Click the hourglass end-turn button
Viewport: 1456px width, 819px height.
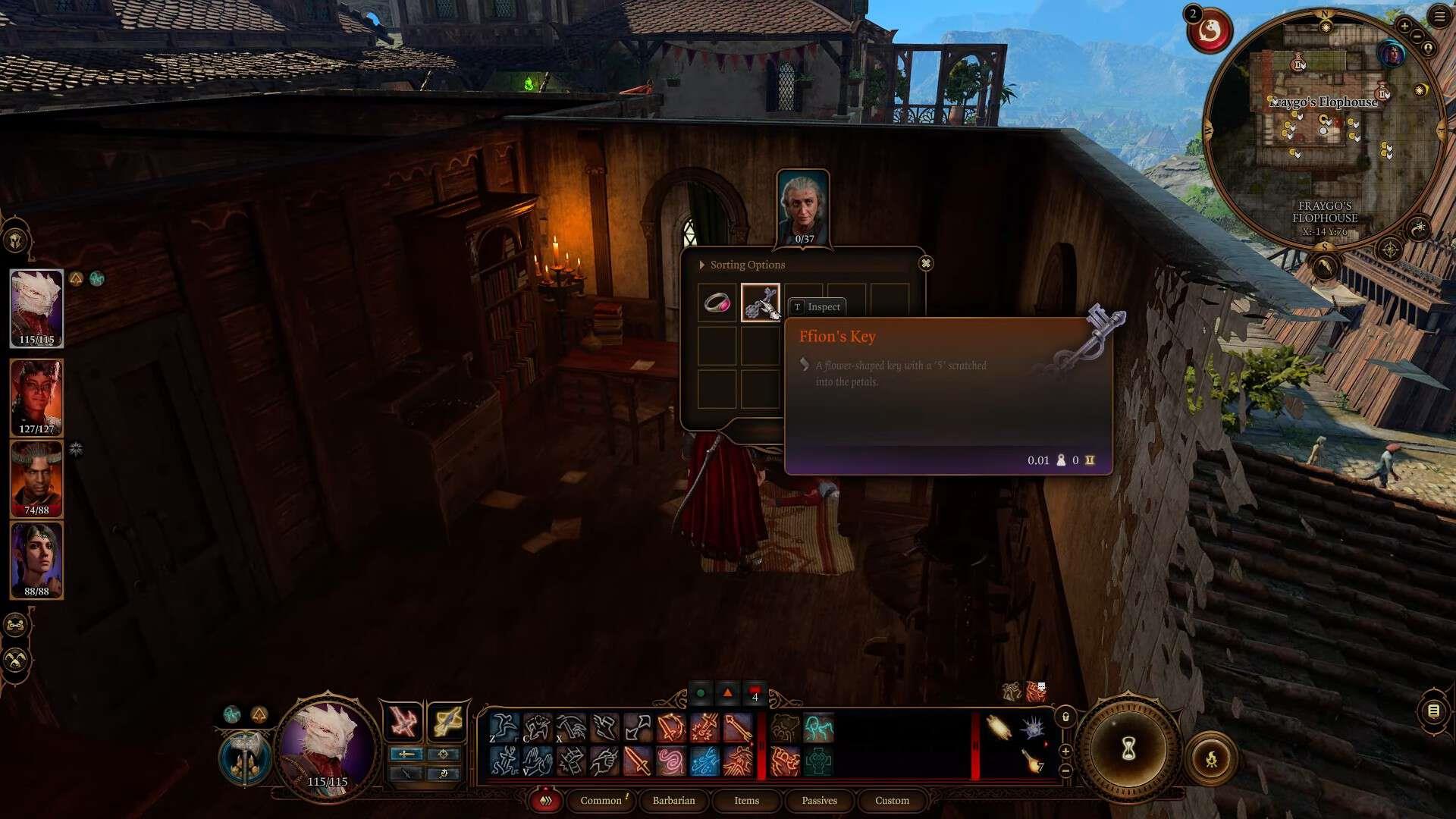[1128, 749]
